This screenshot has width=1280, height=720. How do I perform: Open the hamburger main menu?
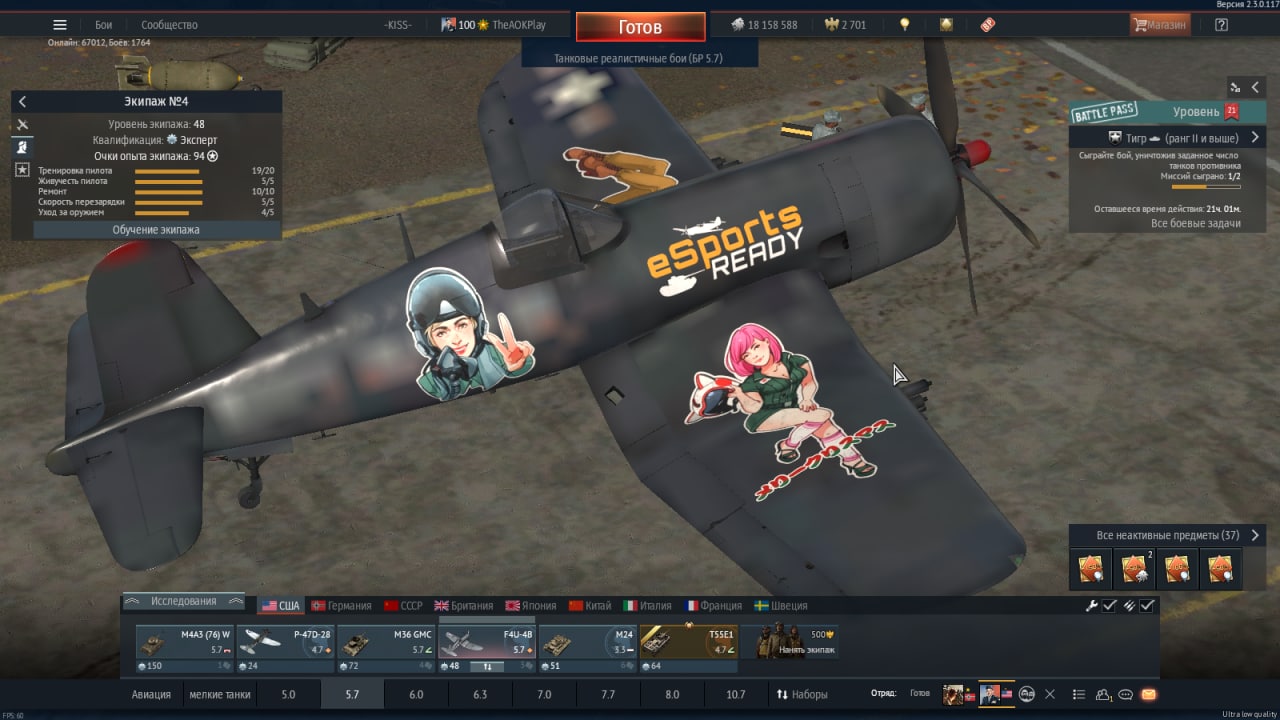[60, 25]
